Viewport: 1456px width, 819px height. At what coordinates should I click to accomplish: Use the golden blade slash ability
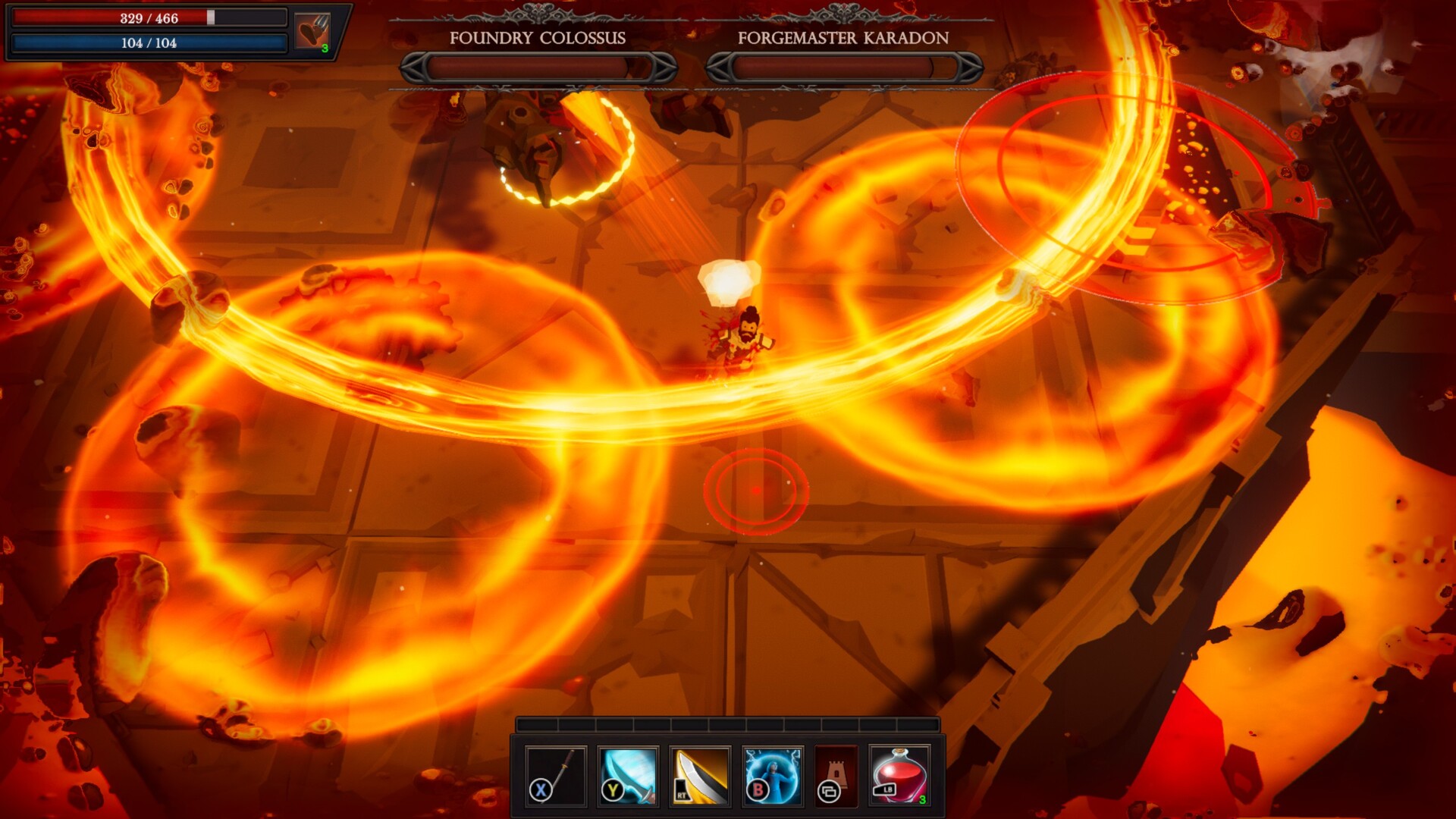[x=700, y=775]
